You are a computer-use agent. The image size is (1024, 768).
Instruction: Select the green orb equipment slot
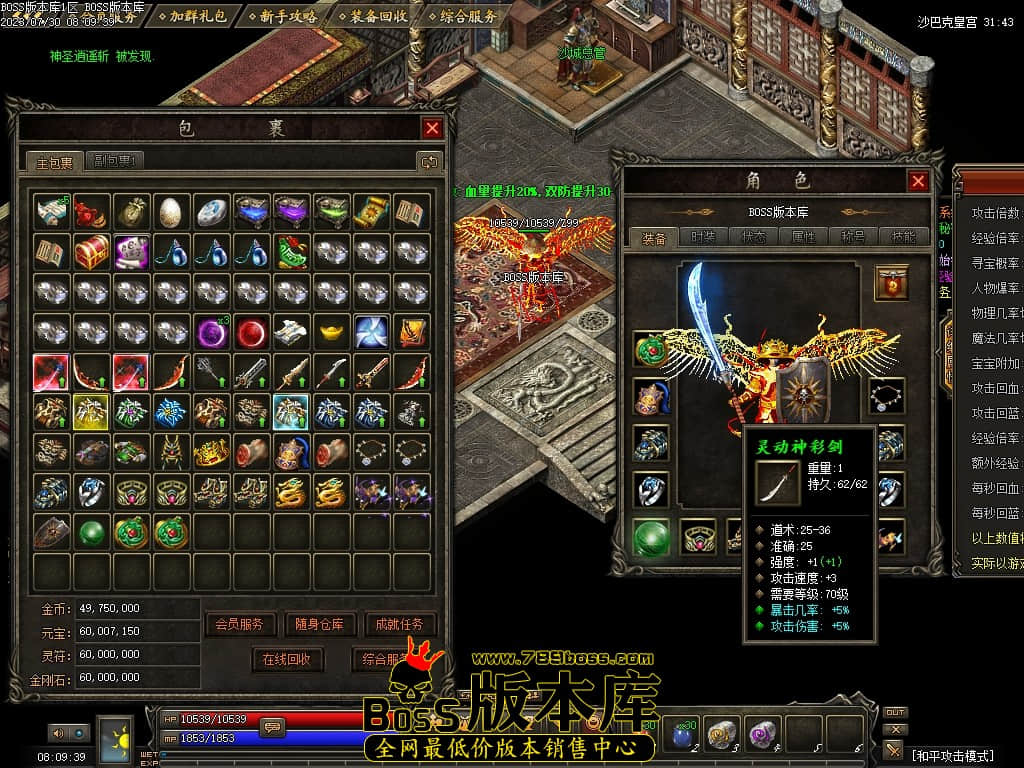pos(651,537)
